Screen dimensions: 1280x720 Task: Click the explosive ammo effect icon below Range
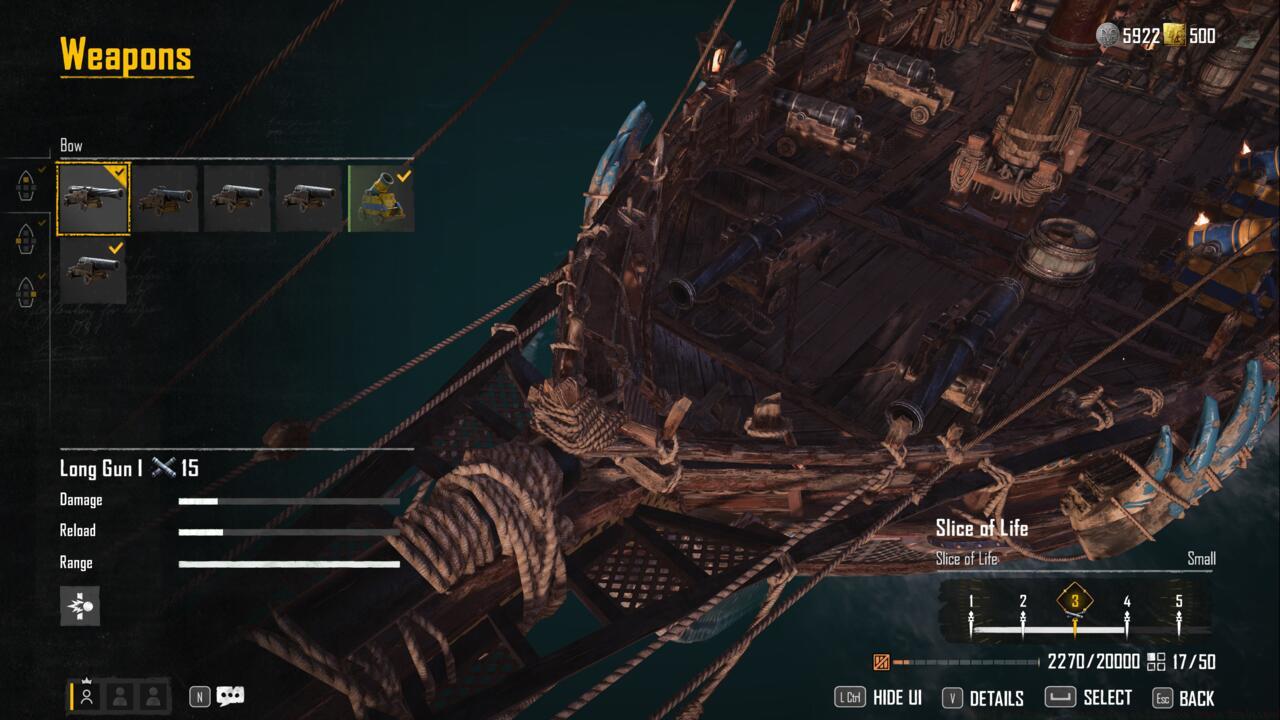(x=80, y=607)
